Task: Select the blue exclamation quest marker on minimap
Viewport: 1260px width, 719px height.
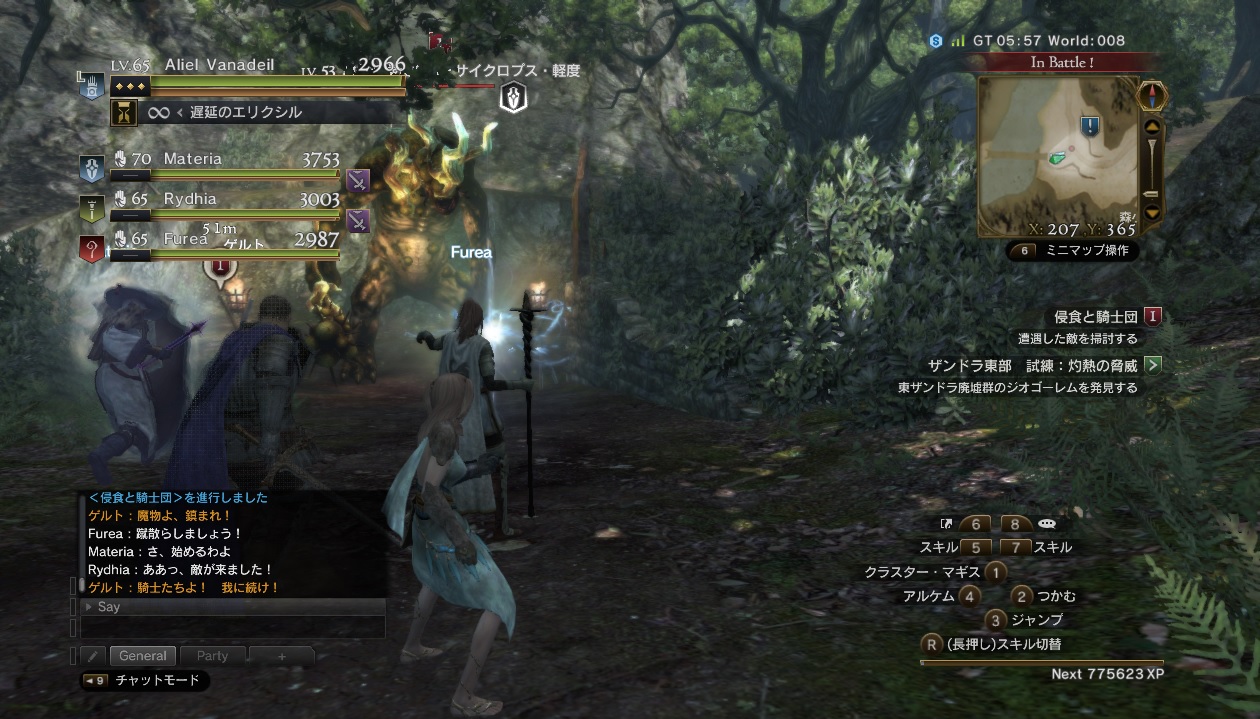Action: pyautogui.click(x=1090, y=126)
